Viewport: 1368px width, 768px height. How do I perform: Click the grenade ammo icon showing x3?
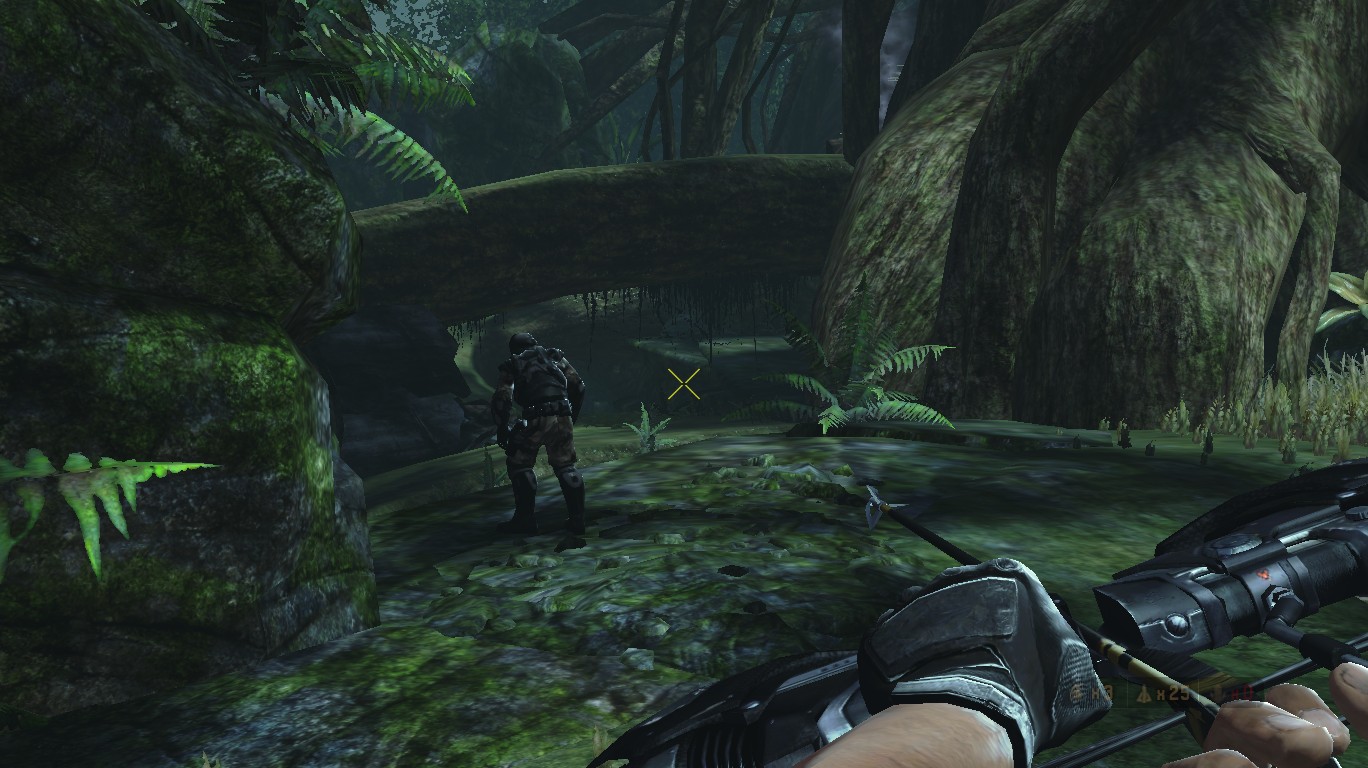1076,691
